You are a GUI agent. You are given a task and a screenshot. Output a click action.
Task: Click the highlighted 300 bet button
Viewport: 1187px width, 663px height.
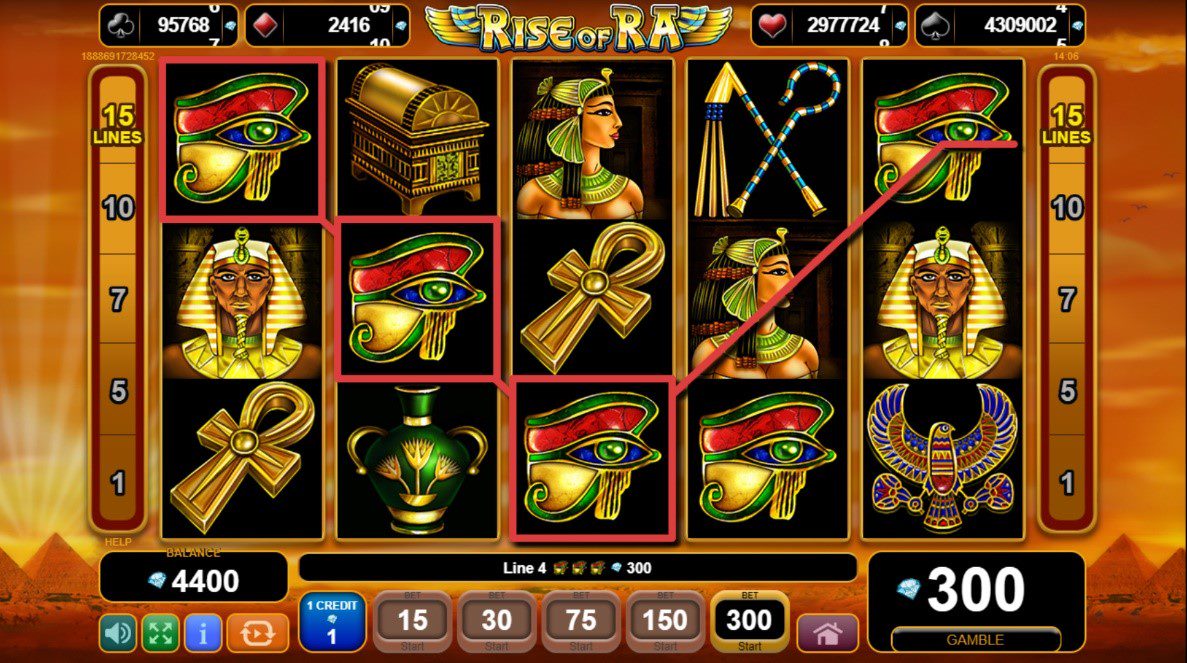[749, 622]
